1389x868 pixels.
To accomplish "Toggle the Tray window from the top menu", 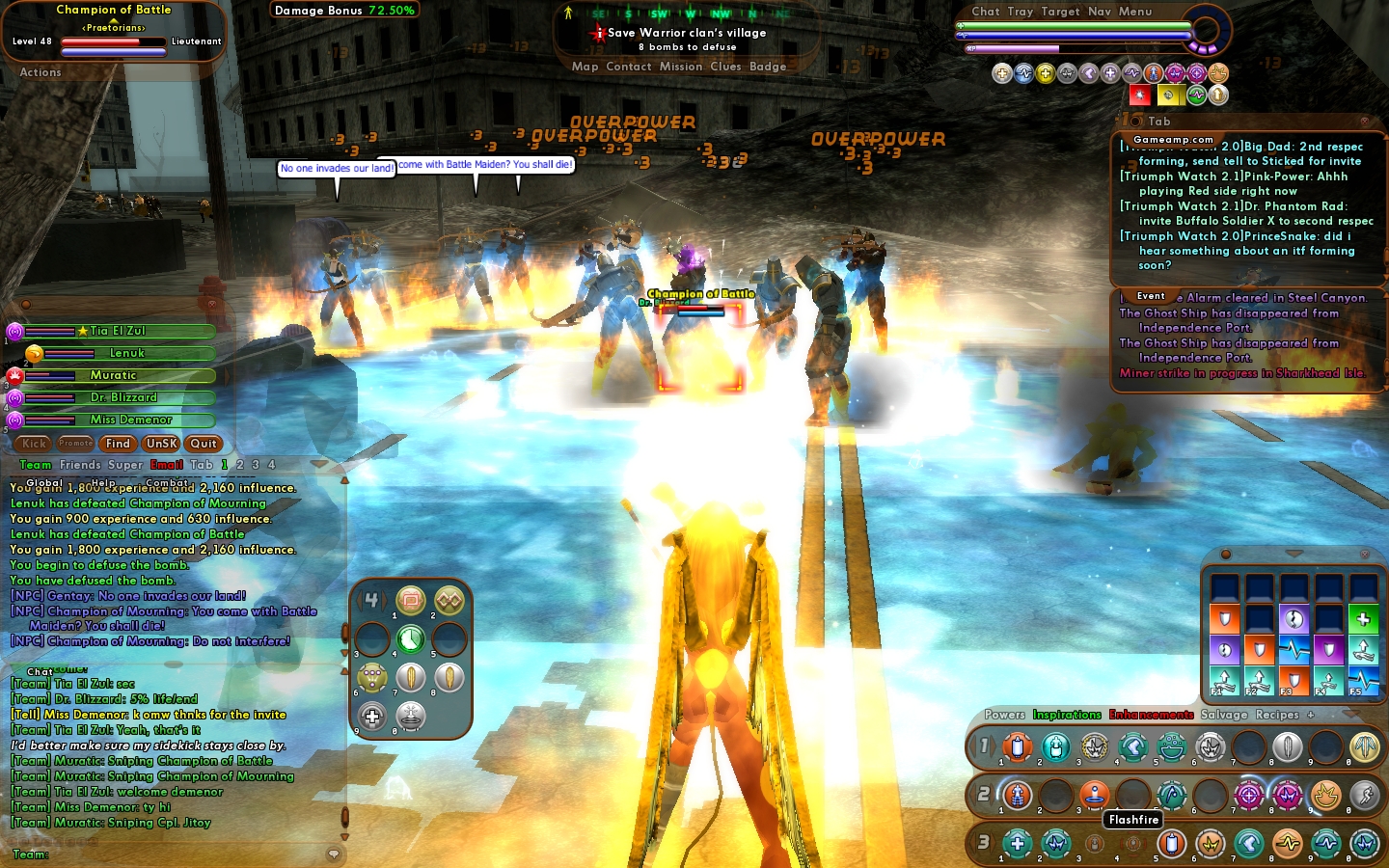I will tap(1021, 12).
